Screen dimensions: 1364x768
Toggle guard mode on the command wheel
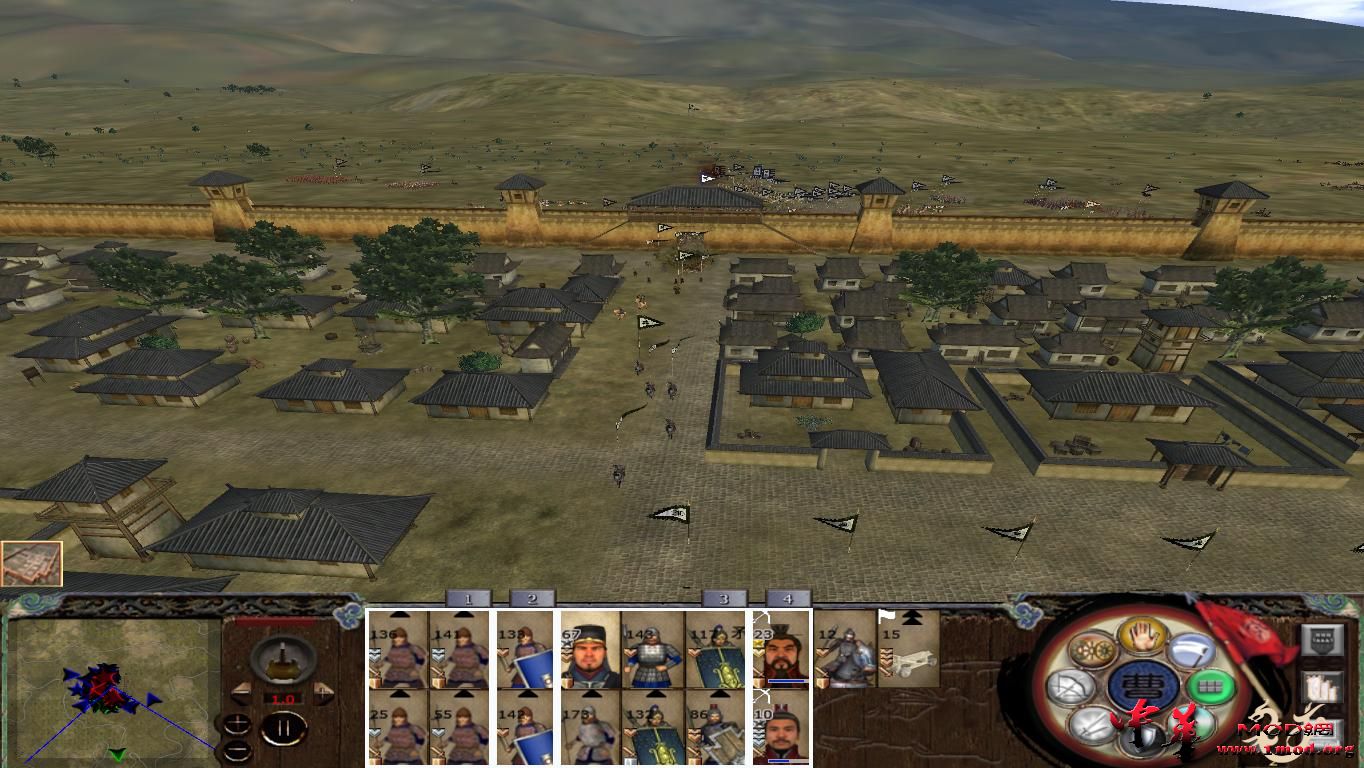click(1141, 737)
